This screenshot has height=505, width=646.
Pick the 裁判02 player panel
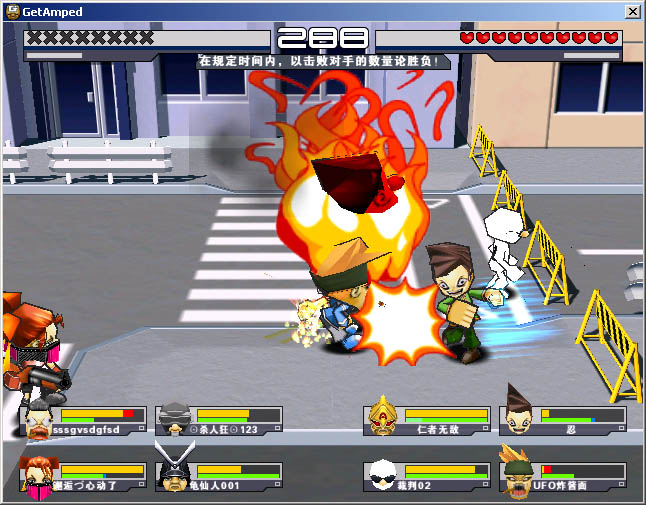pyautogui.click(x=428, y=476)
